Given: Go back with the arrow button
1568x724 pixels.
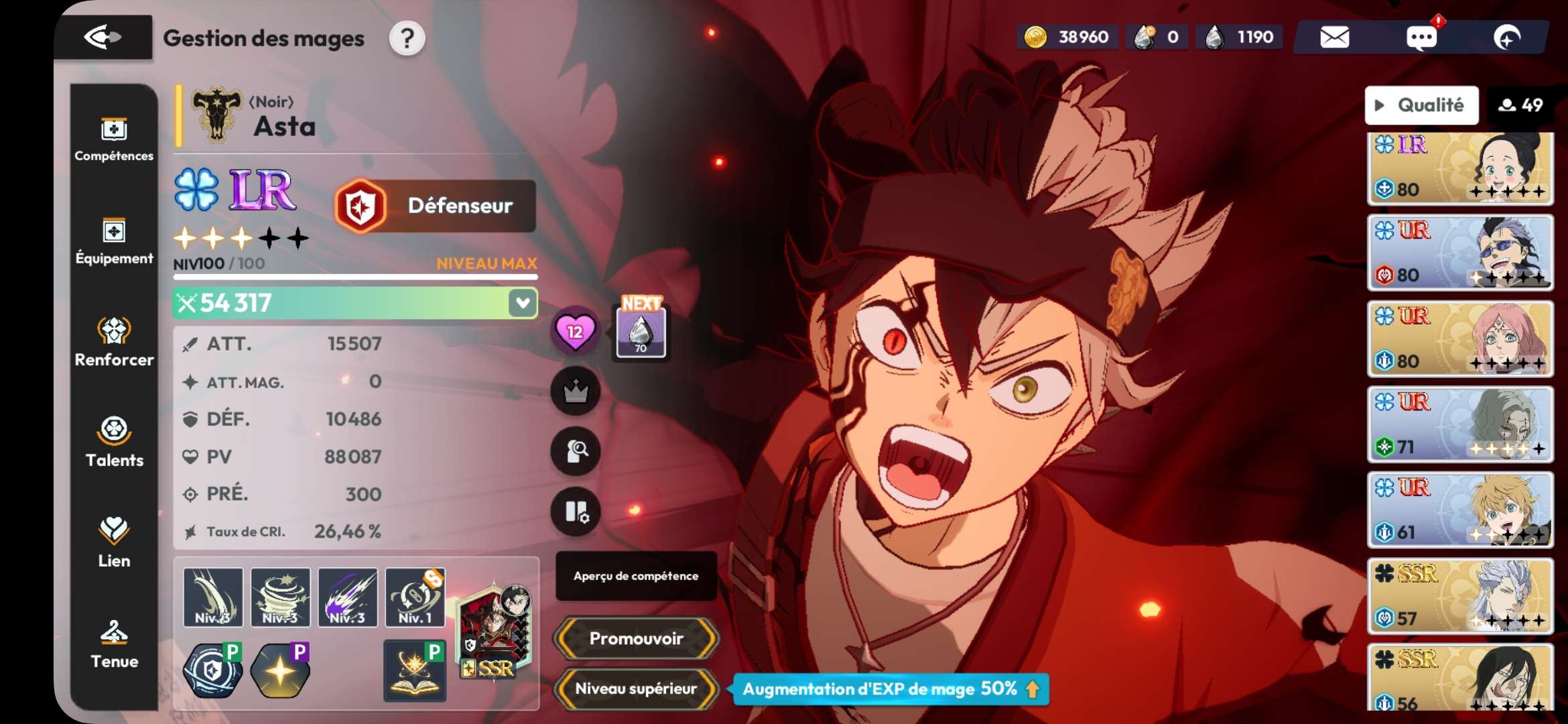Looking at the screenshot, I should (x=103, y=38).
